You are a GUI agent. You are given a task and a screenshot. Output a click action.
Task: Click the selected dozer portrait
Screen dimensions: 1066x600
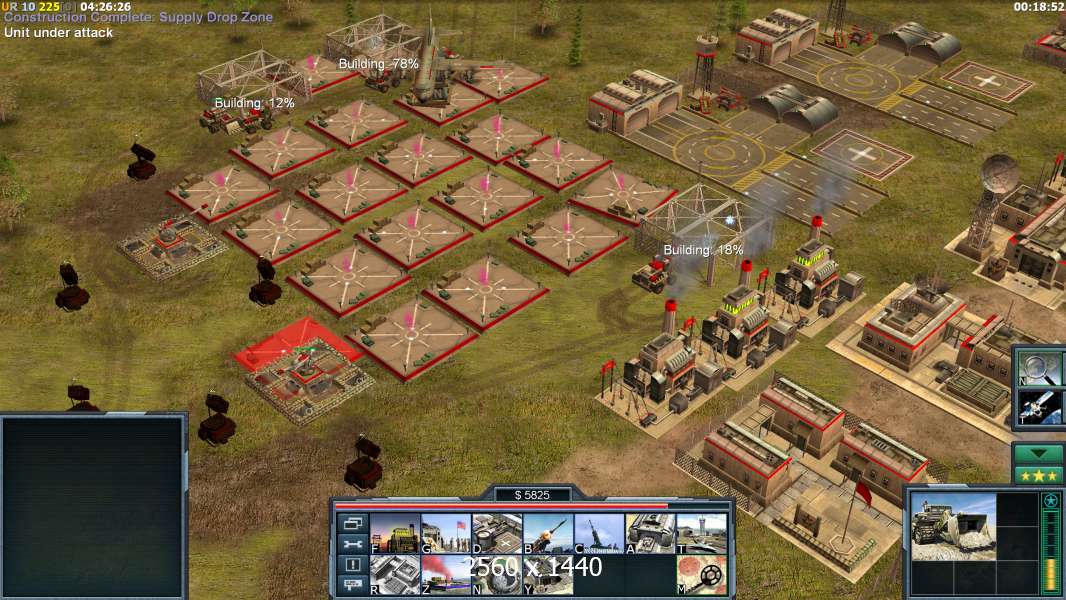point(952,525)
